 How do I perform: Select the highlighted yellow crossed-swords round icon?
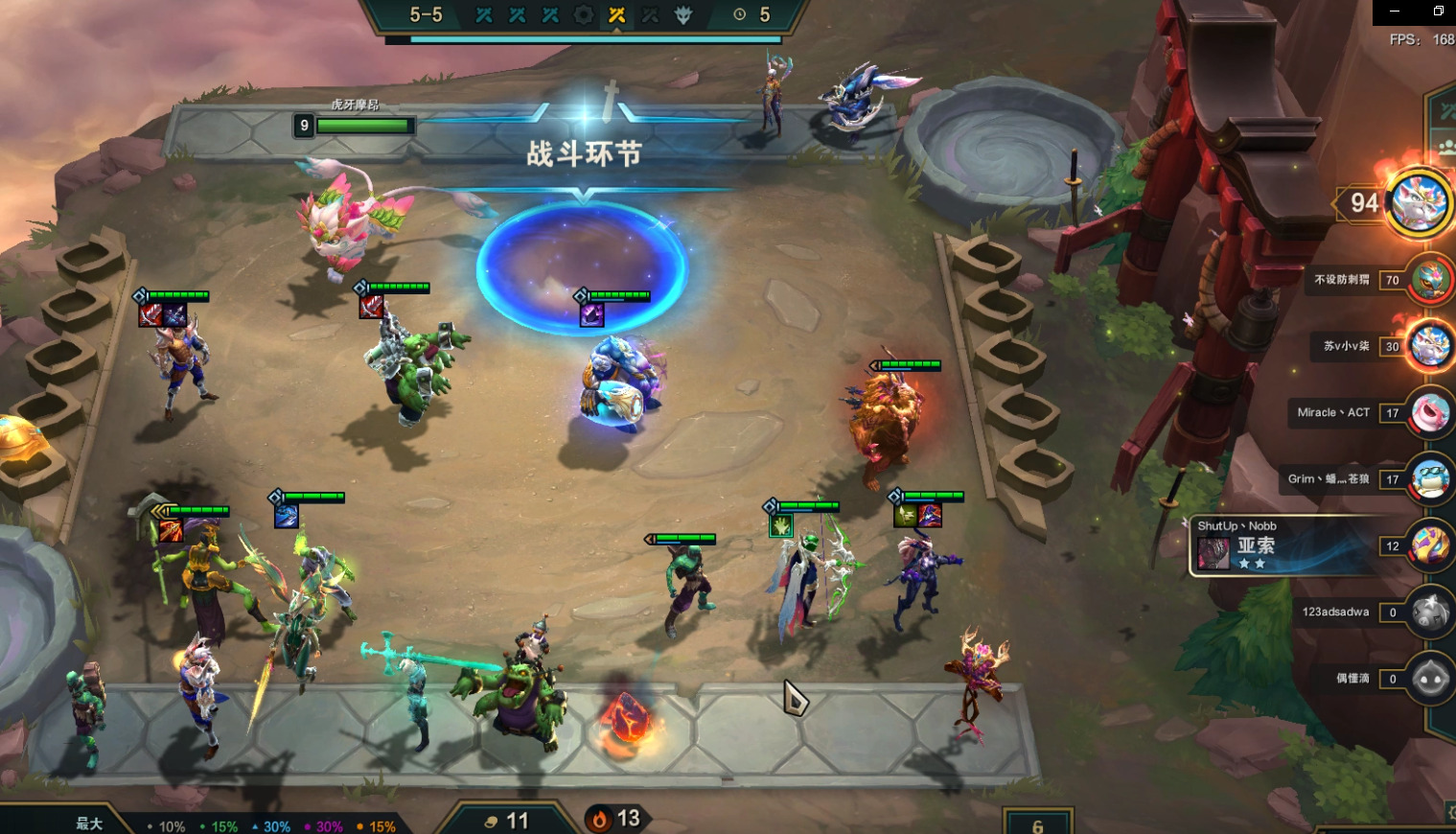[x=617, y=15]
